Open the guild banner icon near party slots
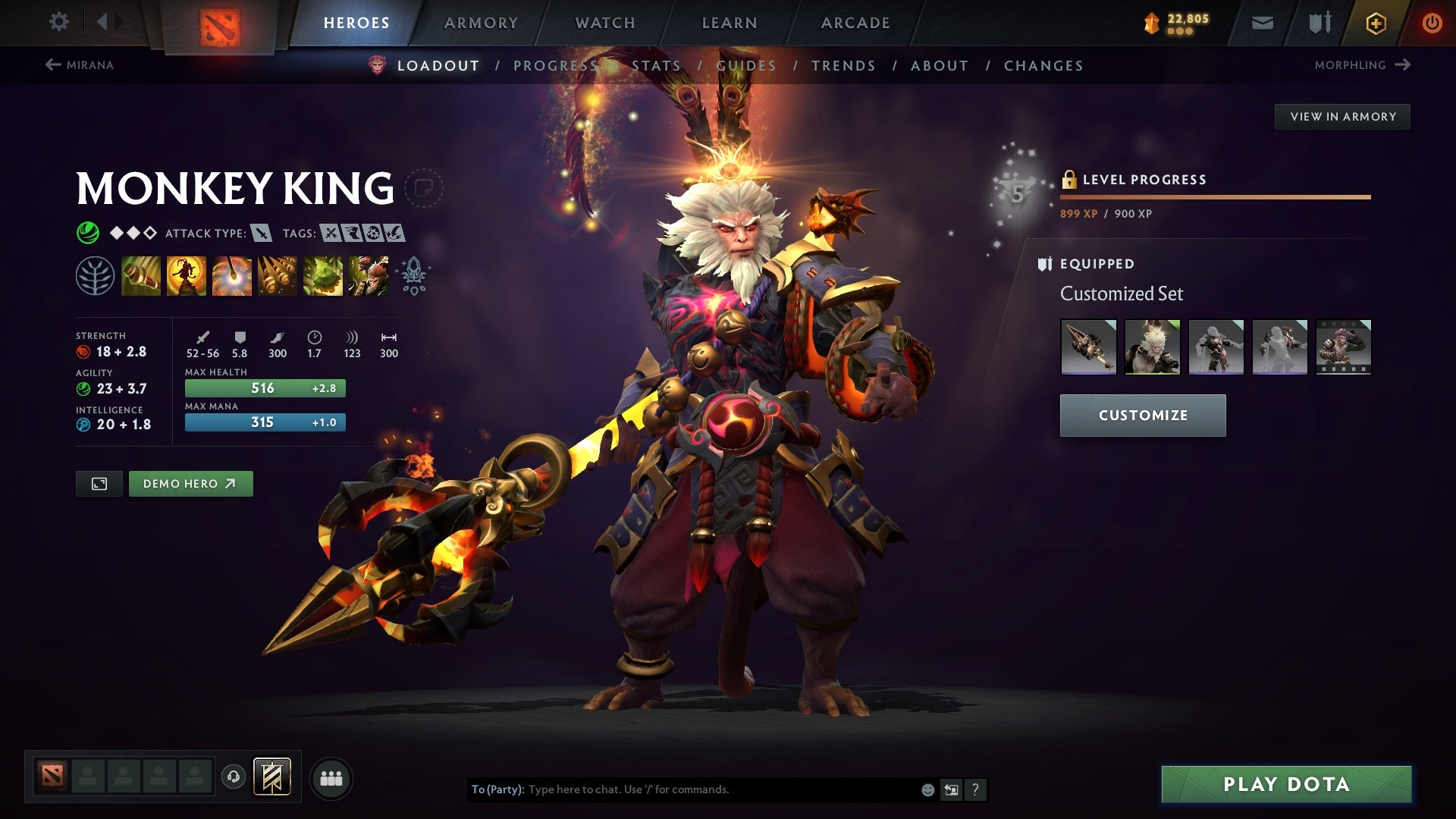1456x819 pixels. (x=273, y=777)
